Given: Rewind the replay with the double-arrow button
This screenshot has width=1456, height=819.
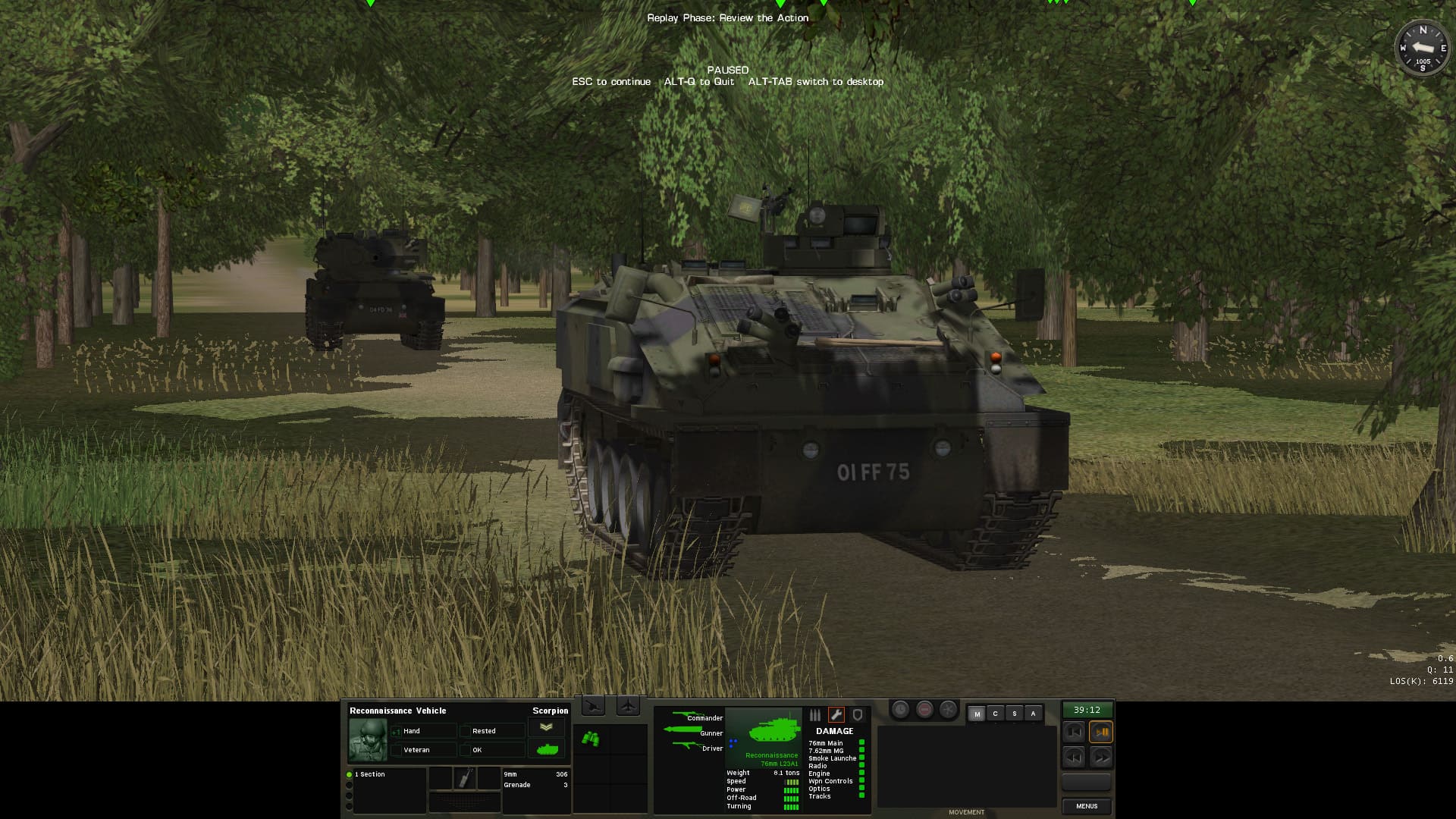Looking at the screenshot, I should pos(1073,757).
